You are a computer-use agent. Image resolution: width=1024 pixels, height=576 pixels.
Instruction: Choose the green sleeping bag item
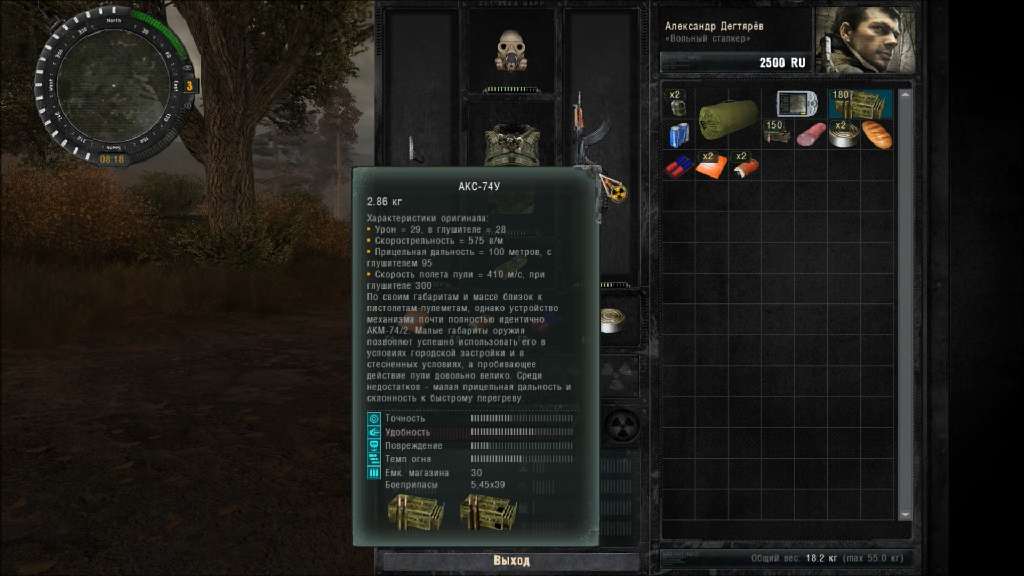[730, 119]
